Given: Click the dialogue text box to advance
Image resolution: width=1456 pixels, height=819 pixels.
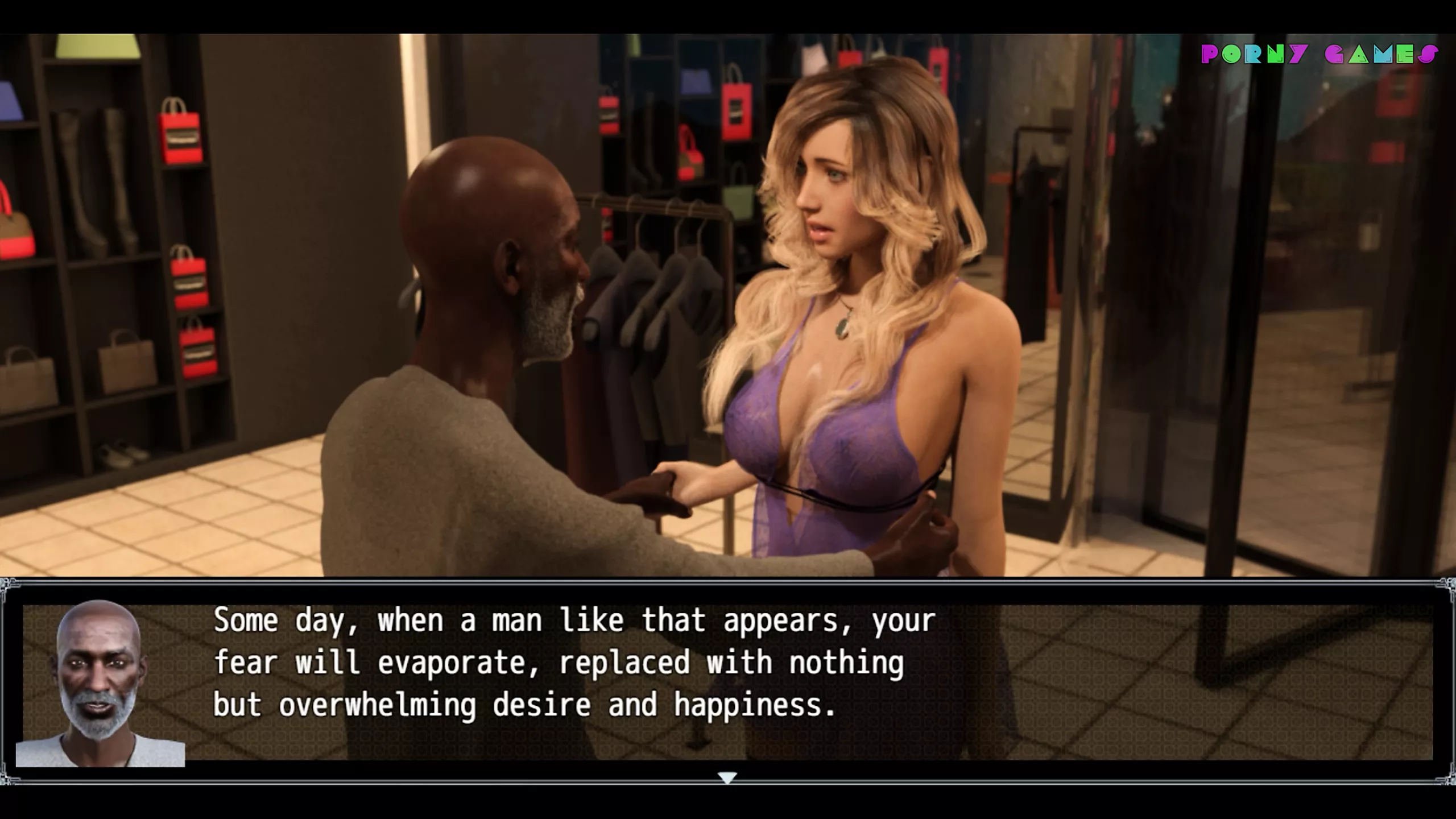Looking at the screenshot, I should pyautogui.click(x=796, y=681).
